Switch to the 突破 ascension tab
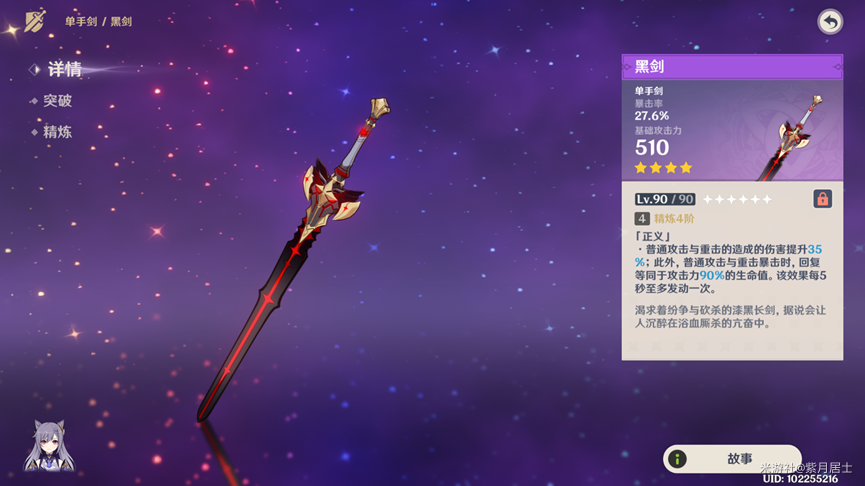The height and width of the screenshot is (486, 865). (56, 101)
